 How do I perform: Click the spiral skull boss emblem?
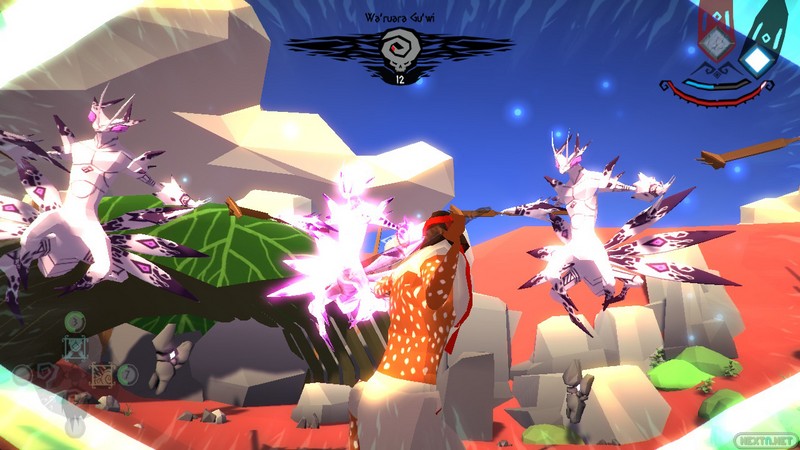click(x=399, y=48)
